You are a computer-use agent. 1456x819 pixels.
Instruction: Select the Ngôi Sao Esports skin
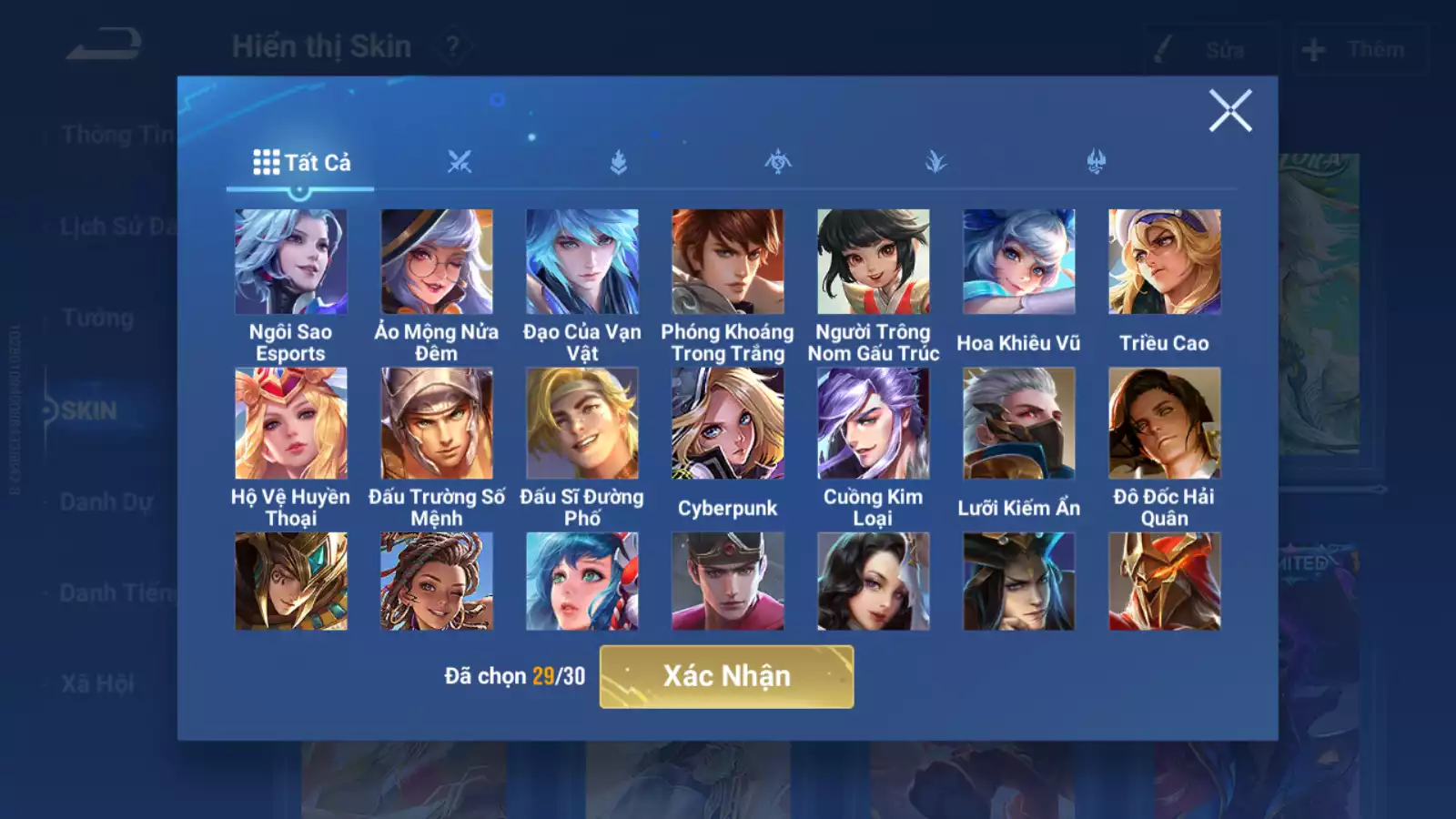click(x=290, y=262)
